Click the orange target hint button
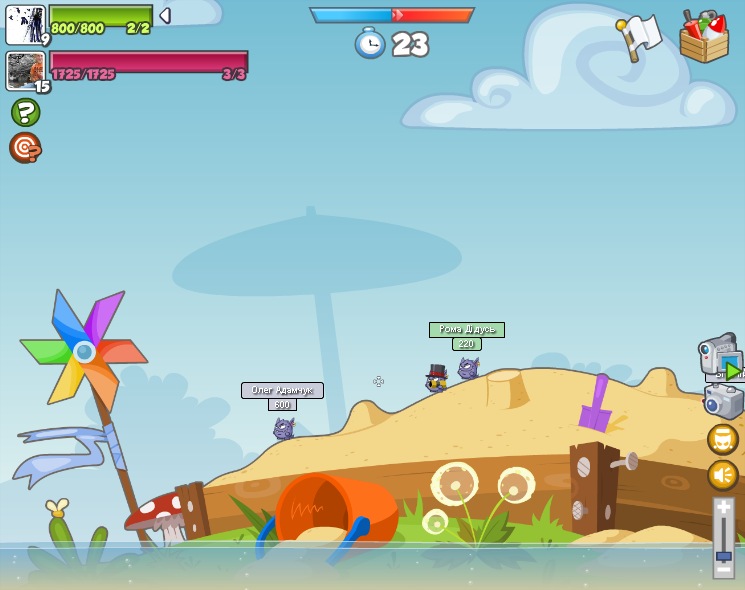 point(25,148)
